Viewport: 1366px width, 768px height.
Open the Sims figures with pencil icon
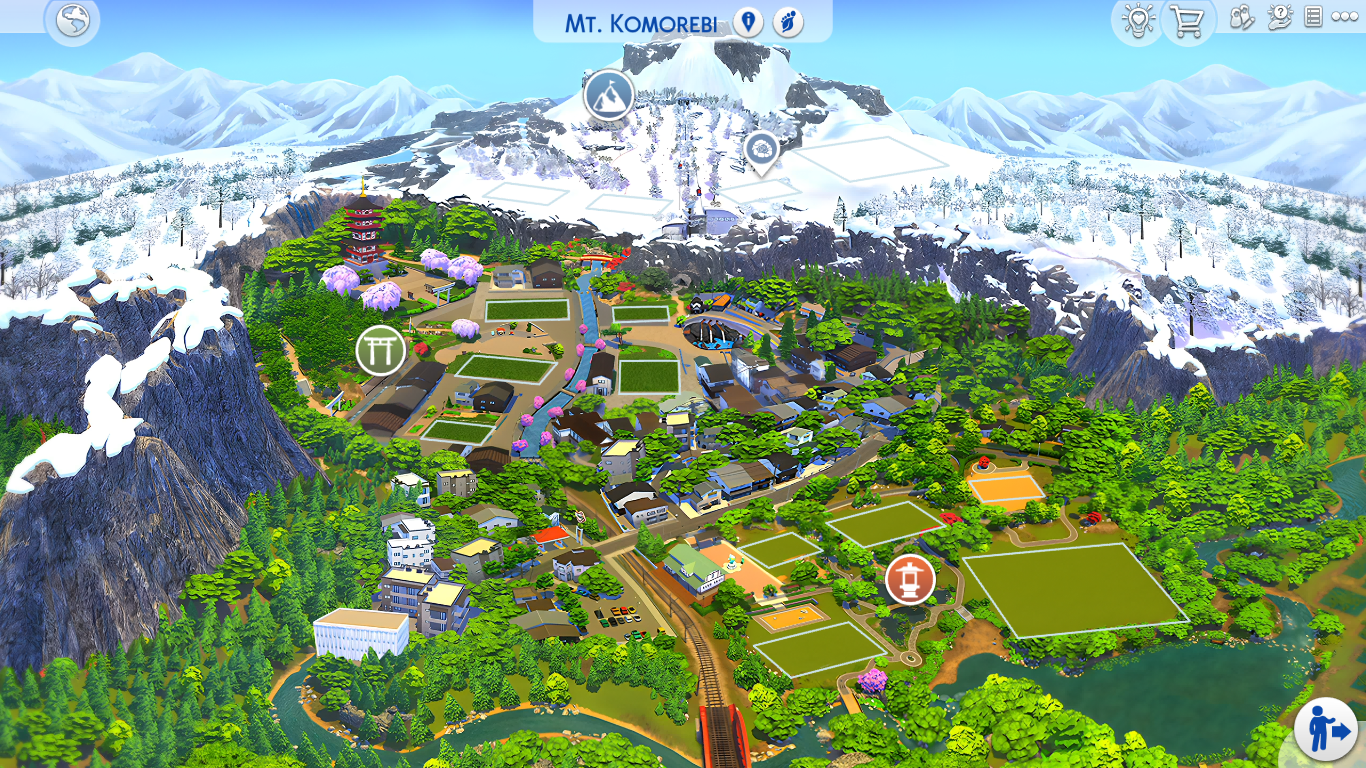1242,18
